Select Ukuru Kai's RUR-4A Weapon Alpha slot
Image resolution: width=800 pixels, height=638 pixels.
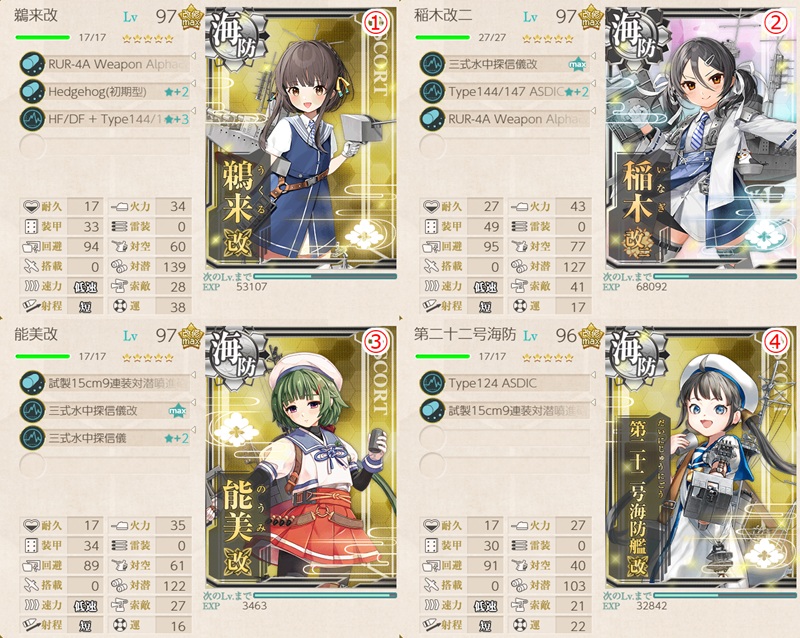(x=112, y=64)
